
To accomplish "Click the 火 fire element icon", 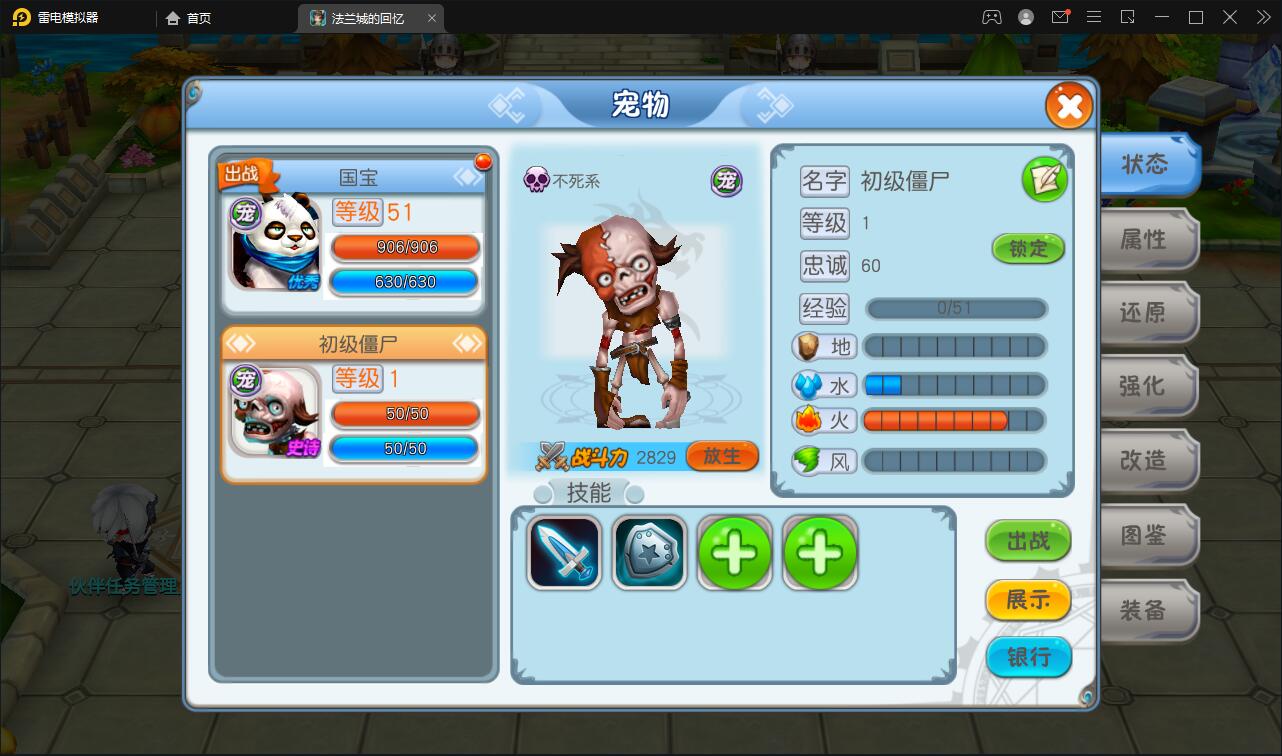I will pos(823,421).
